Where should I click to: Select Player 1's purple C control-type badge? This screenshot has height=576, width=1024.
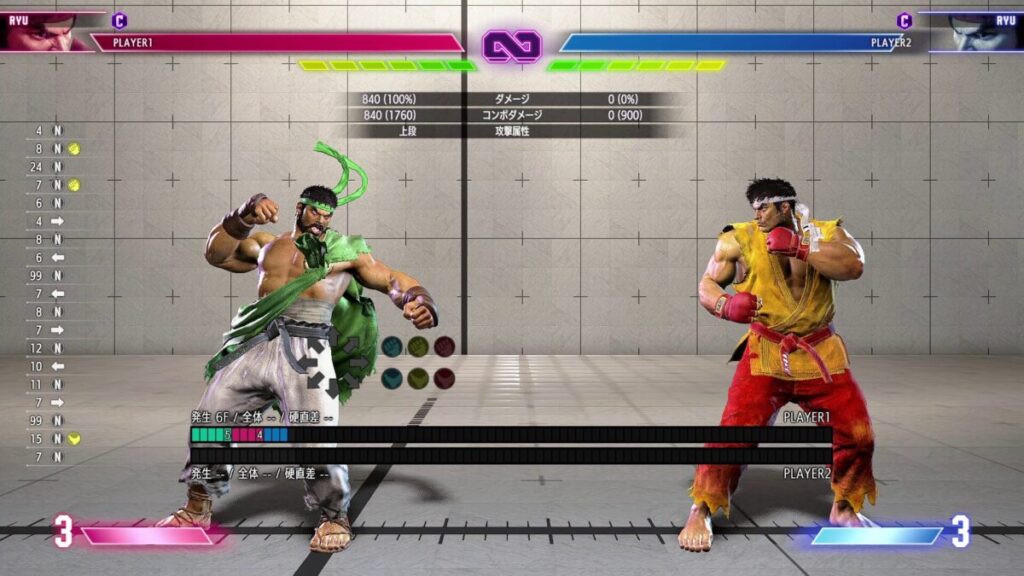pos(119,20)
